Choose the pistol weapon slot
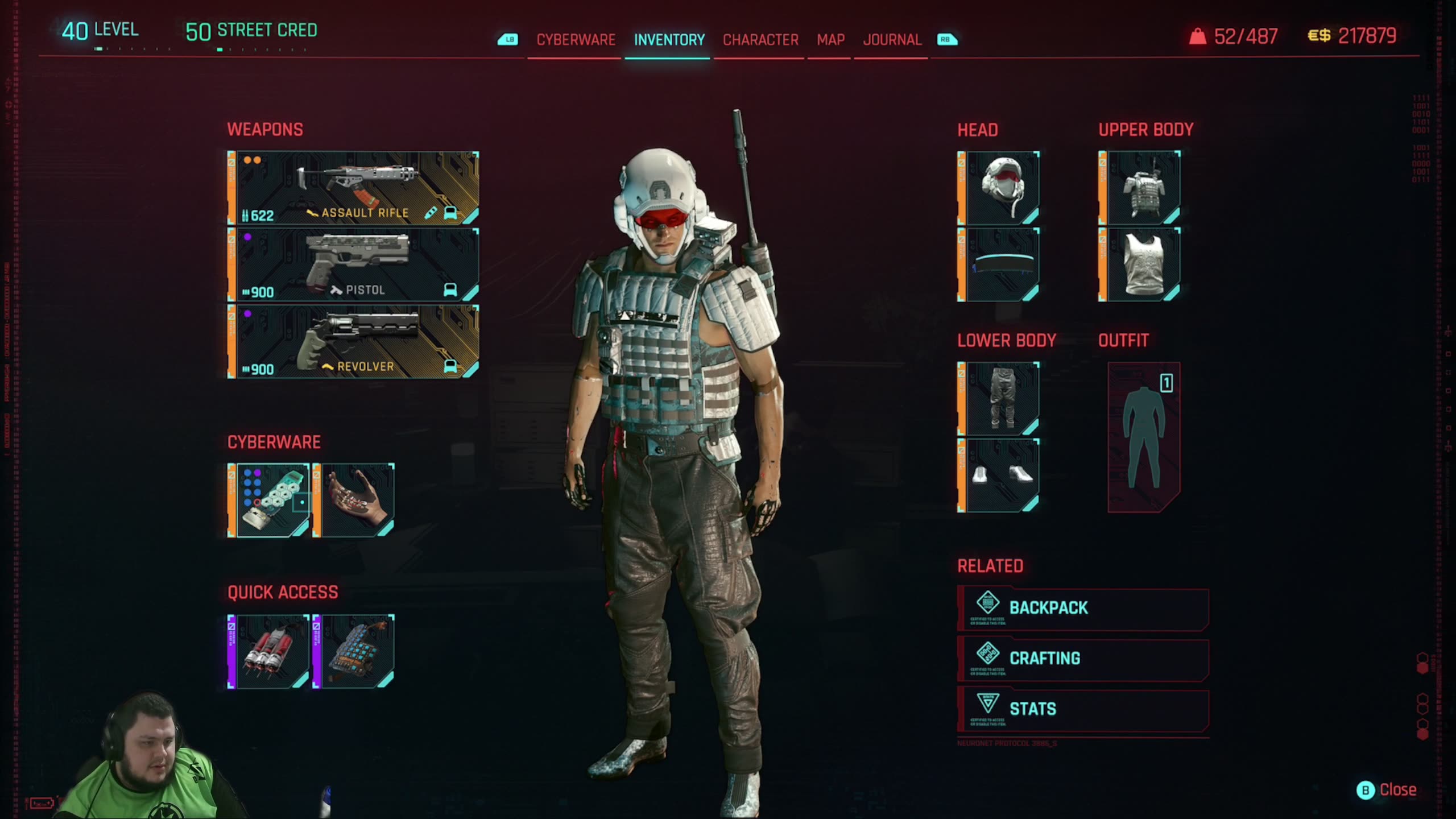Screen dimensions: 1456x819 pos(354,265)
